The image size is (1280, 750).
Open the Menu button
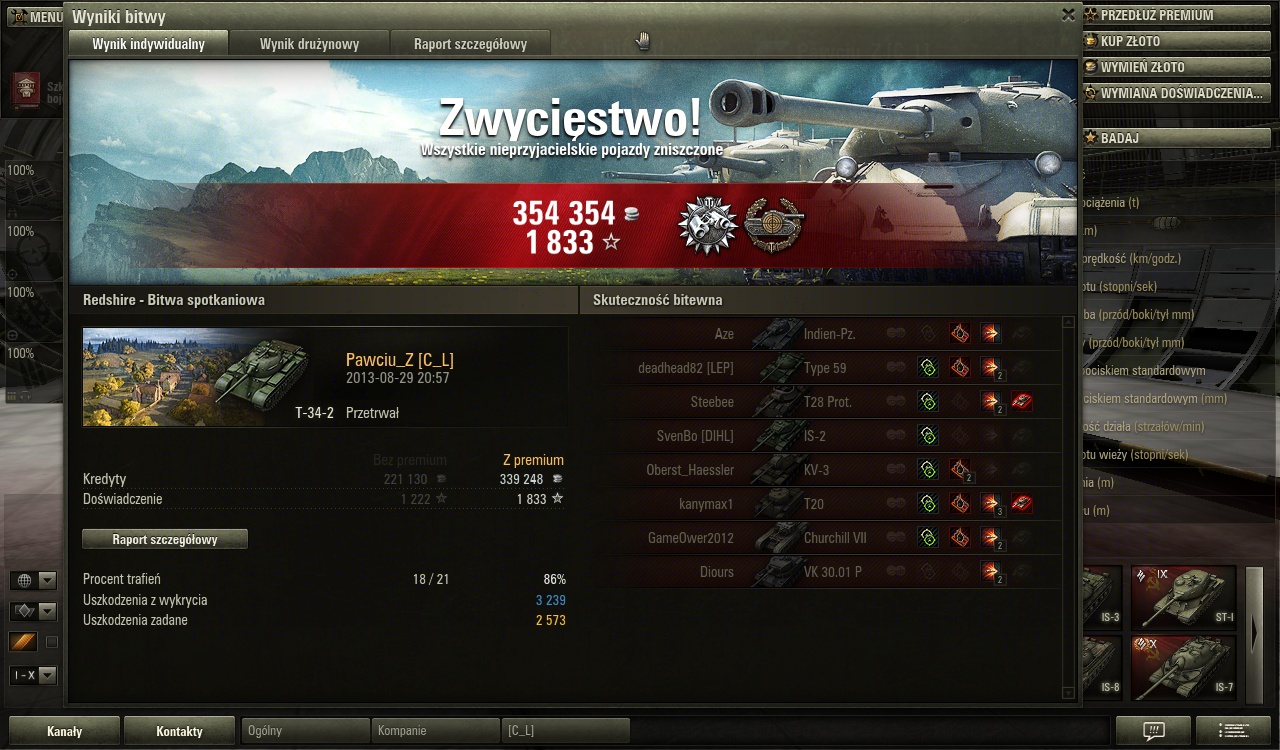[x=36, y=17]
